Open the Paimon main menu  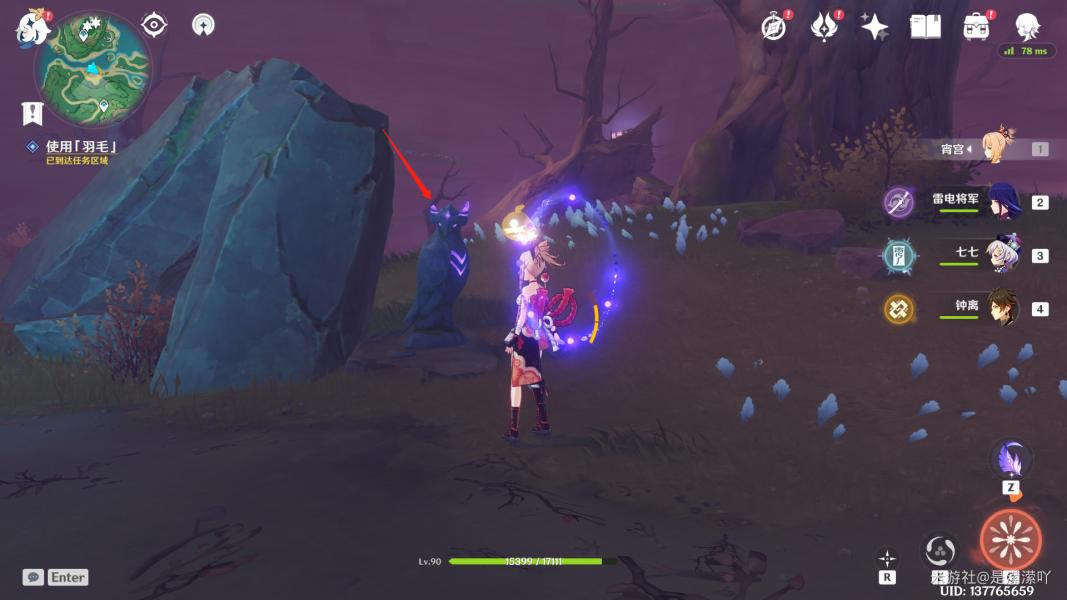33,29
